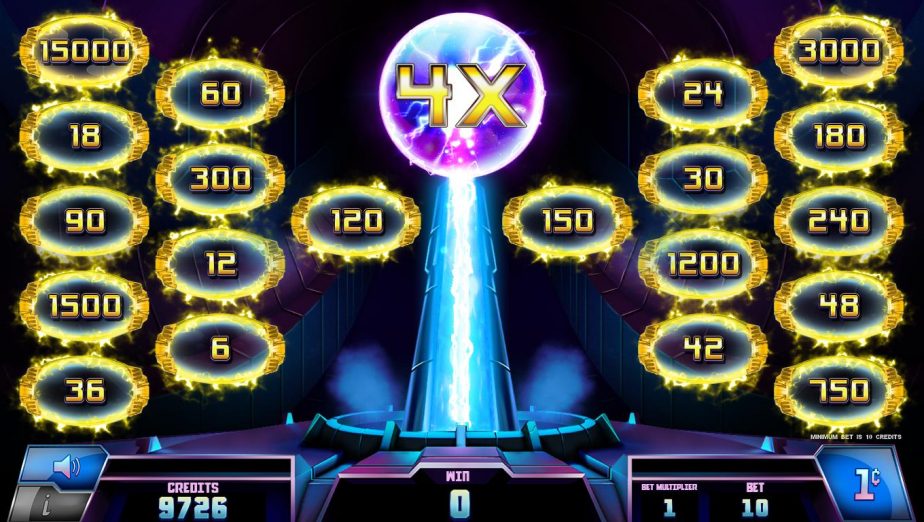This screenshot has height=522, width=924.
Task: Choose the 42 prize oval
Action: [x=703, y=349]
